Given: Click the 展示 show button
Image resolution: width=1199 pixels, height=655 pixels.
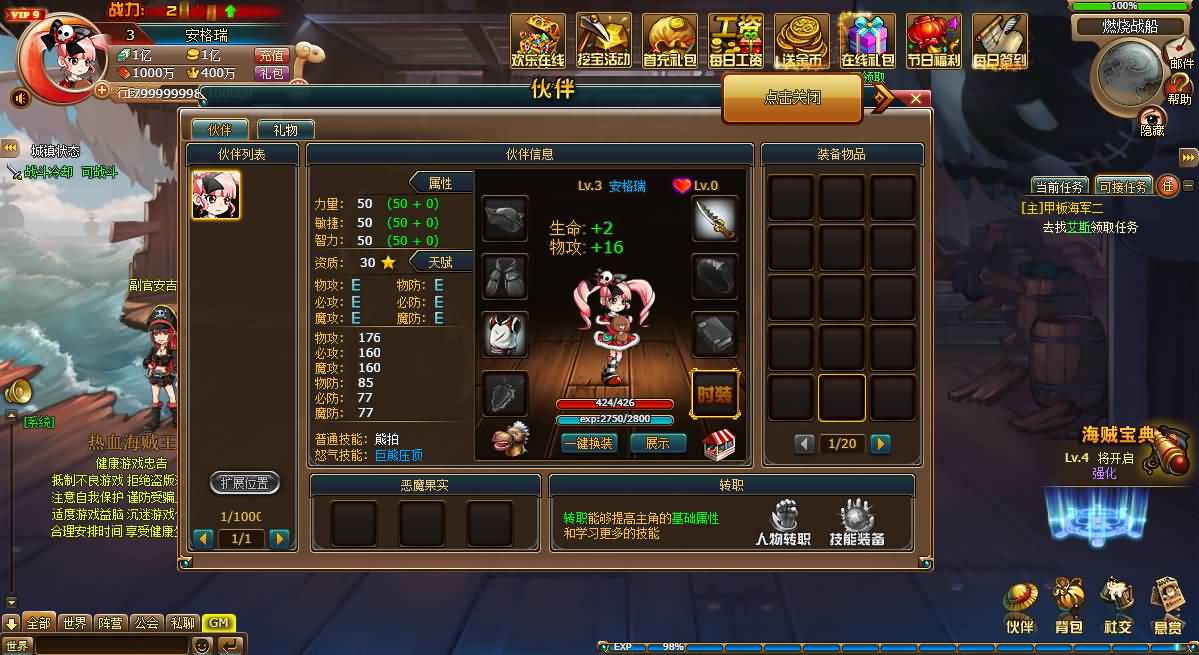Looking at the screenshot, I should [657, 443].
